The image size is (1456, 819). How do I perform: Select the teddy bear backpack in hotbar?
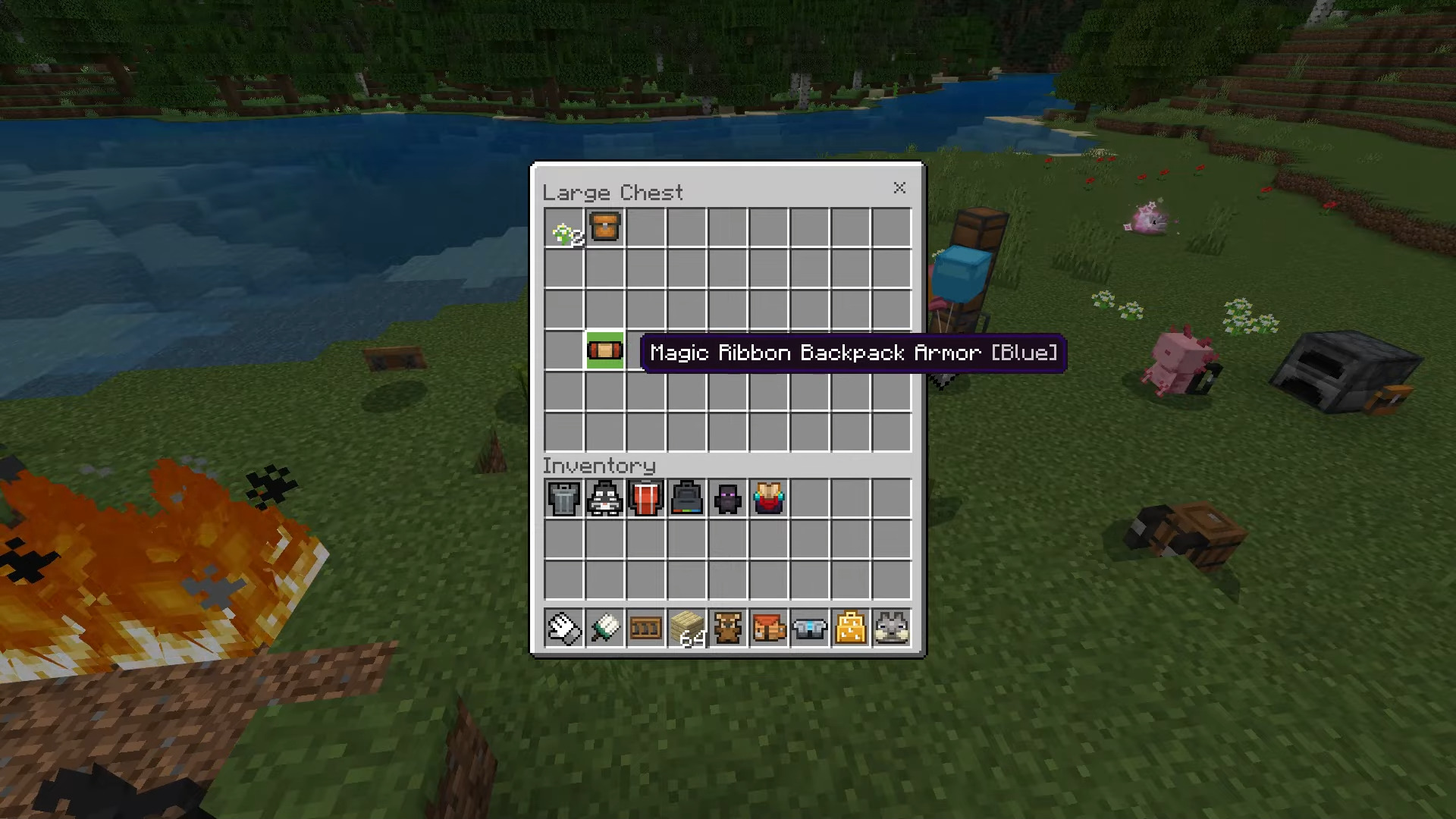pos(728,629)
